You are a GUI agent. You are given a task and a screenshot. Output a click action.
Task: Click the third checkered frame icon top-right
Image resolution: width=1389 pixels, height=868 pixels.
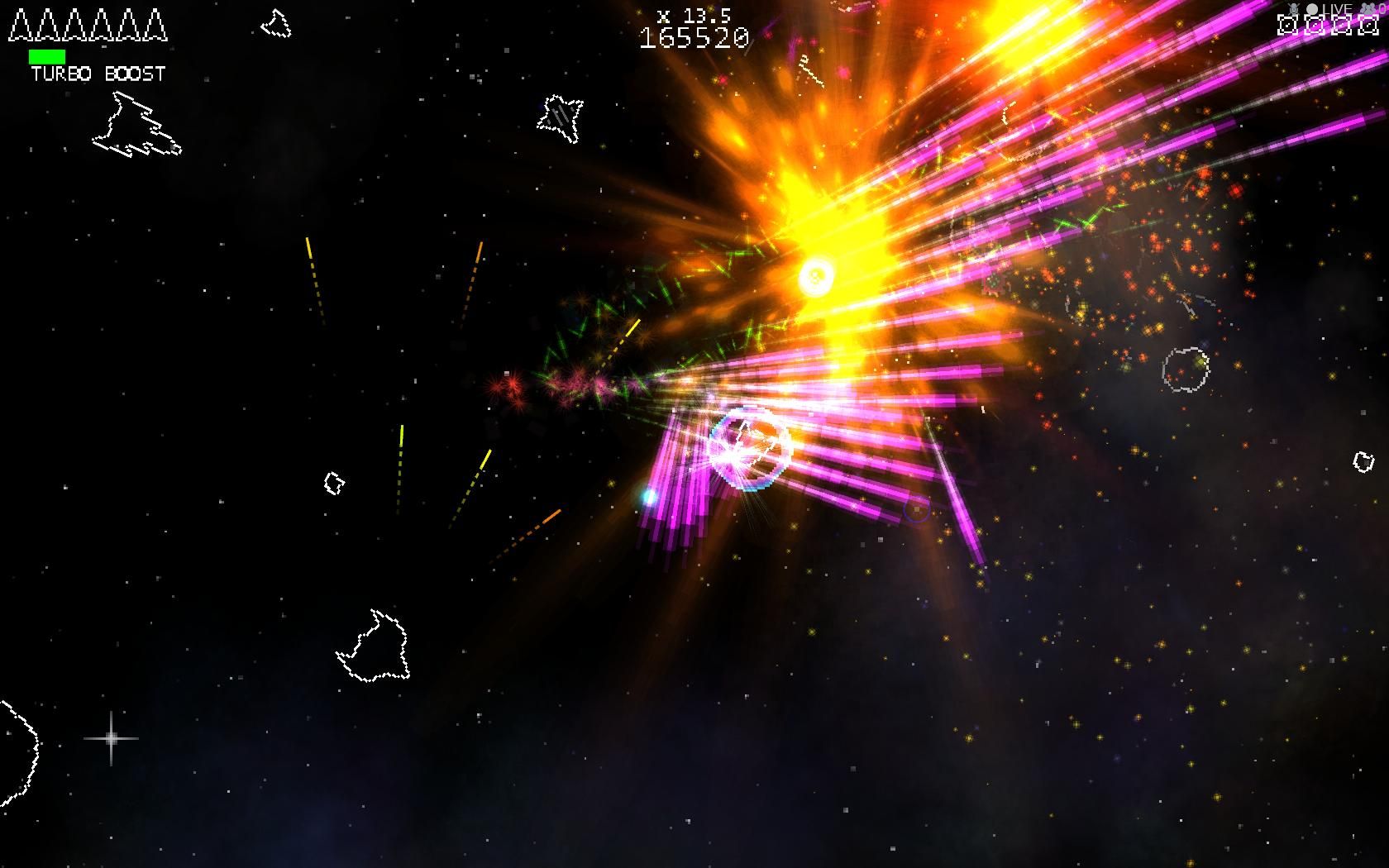(1341, 25)
